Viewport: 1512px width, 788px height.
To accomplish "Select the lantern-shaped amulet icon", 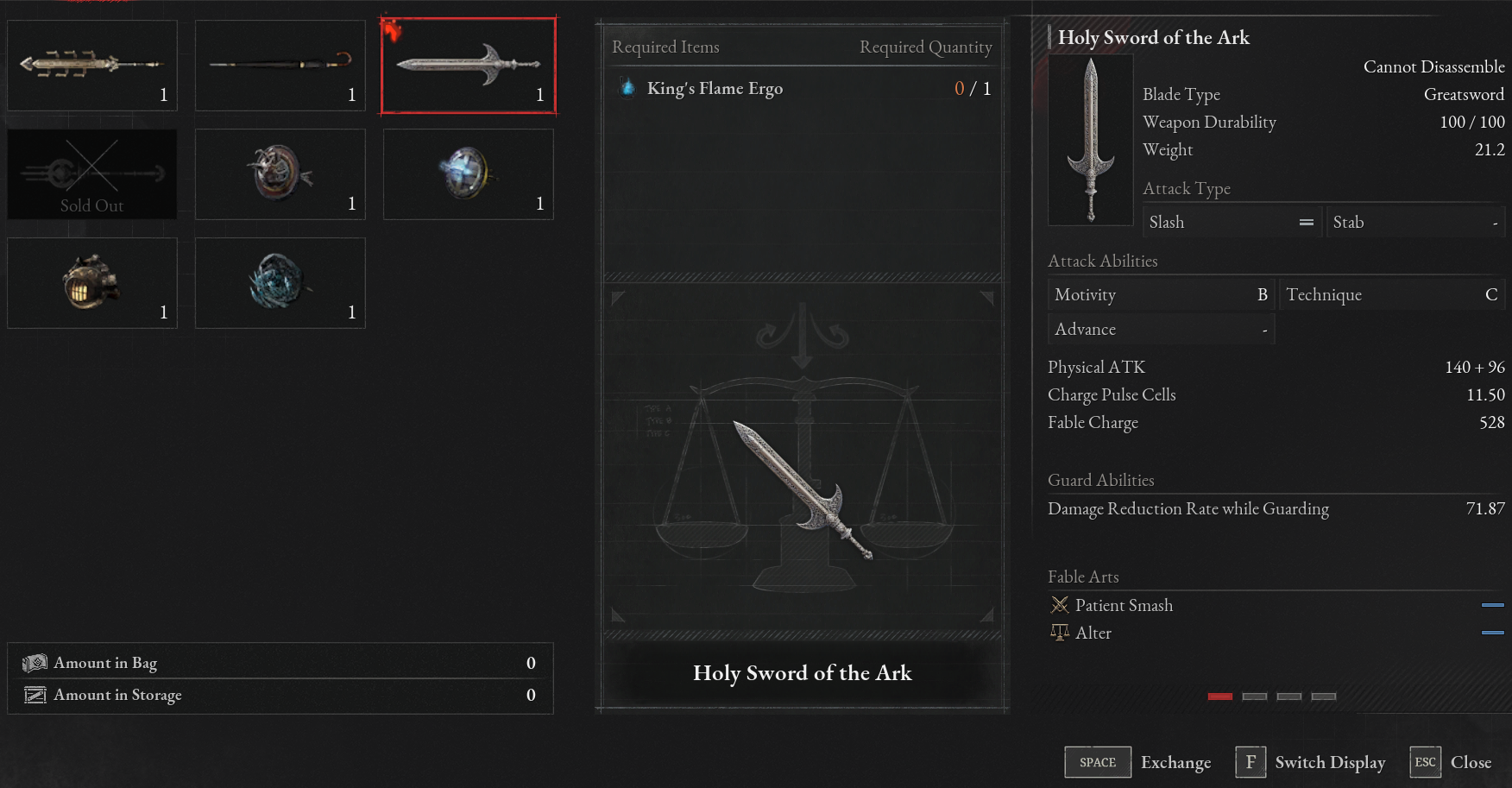I will [91, 282].
